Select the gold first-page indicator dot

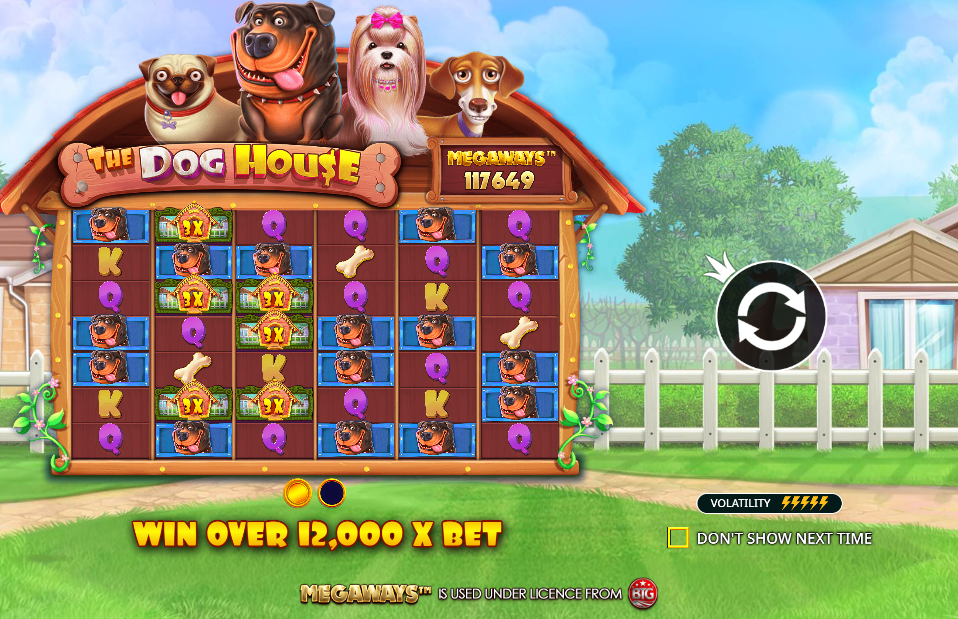(x=297, y=492)
